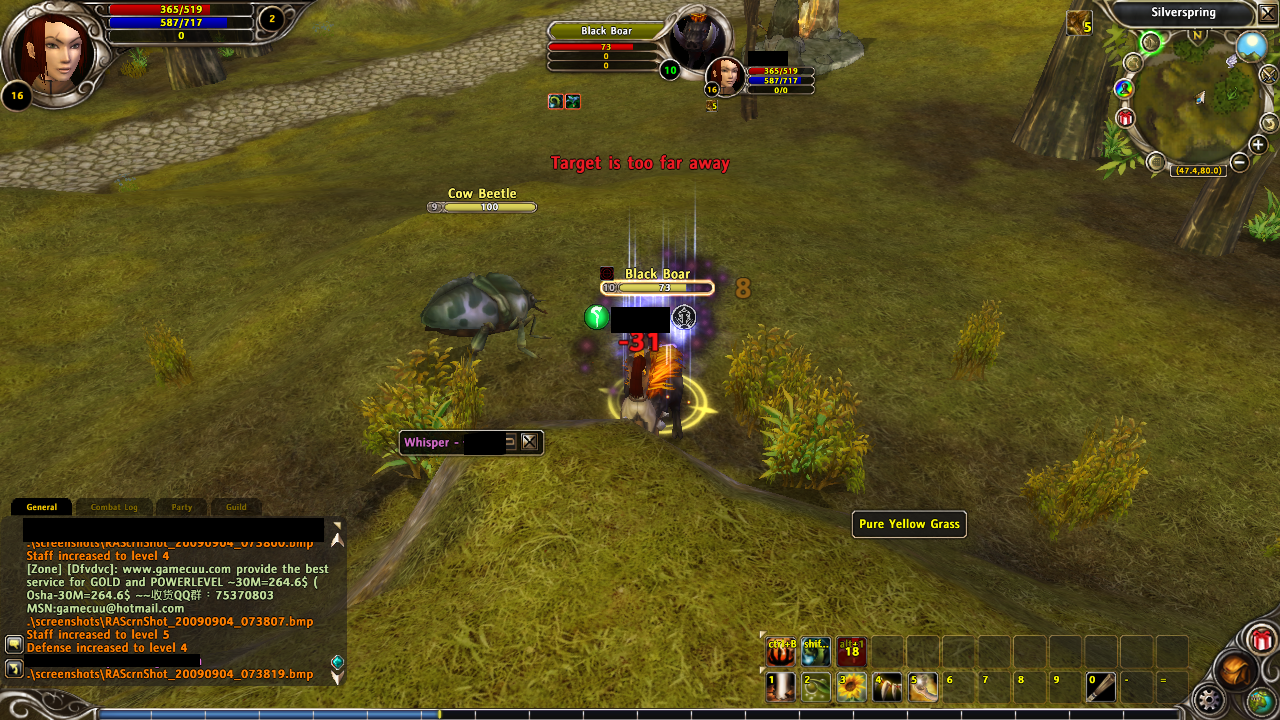The image size is (1280, 720).
Task: Switch to the Combat Log chat tab
Action: click(x=114, y=507)
